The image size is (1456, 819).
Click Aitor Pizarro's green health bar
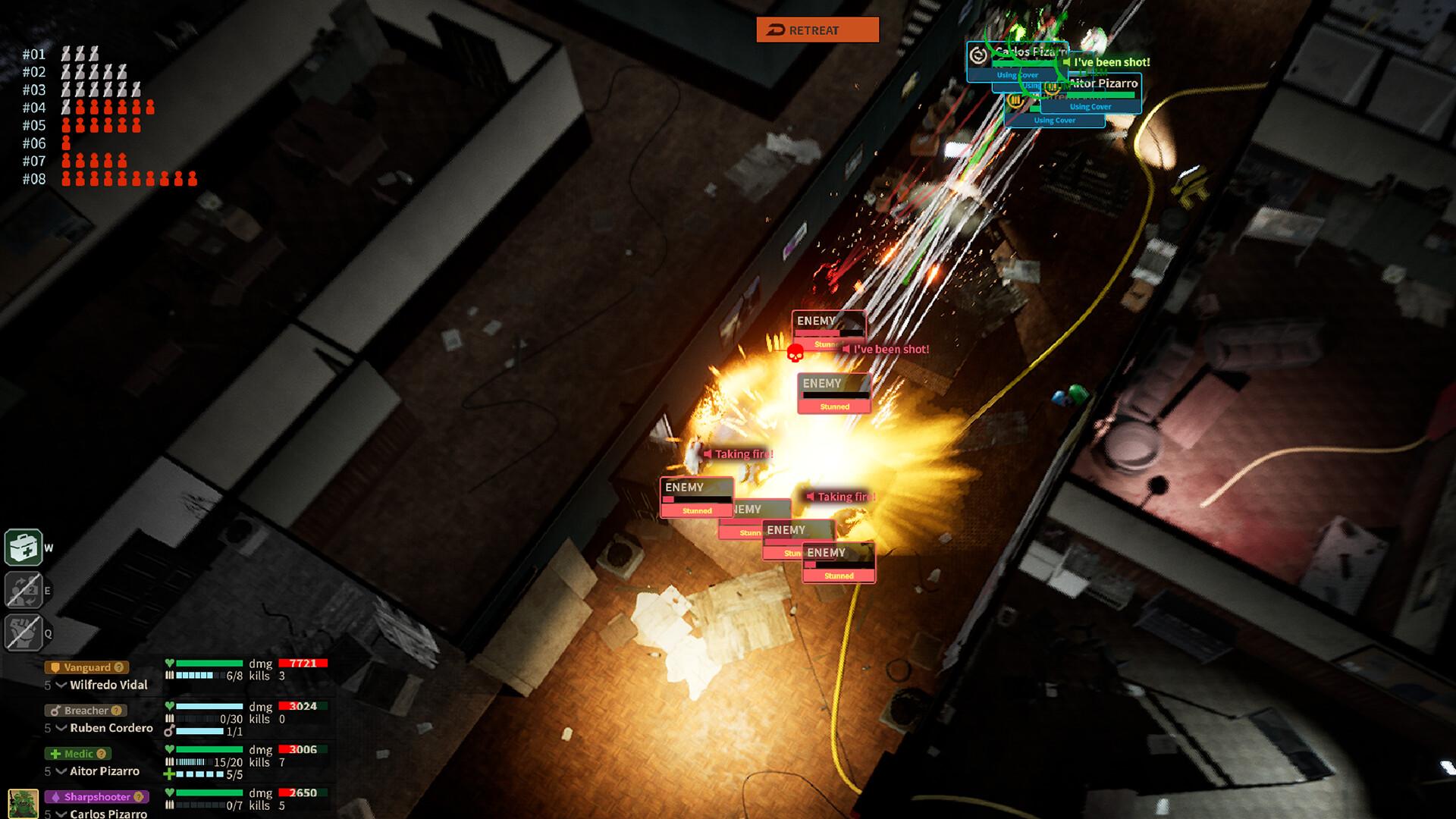[x=1100, y=96]
